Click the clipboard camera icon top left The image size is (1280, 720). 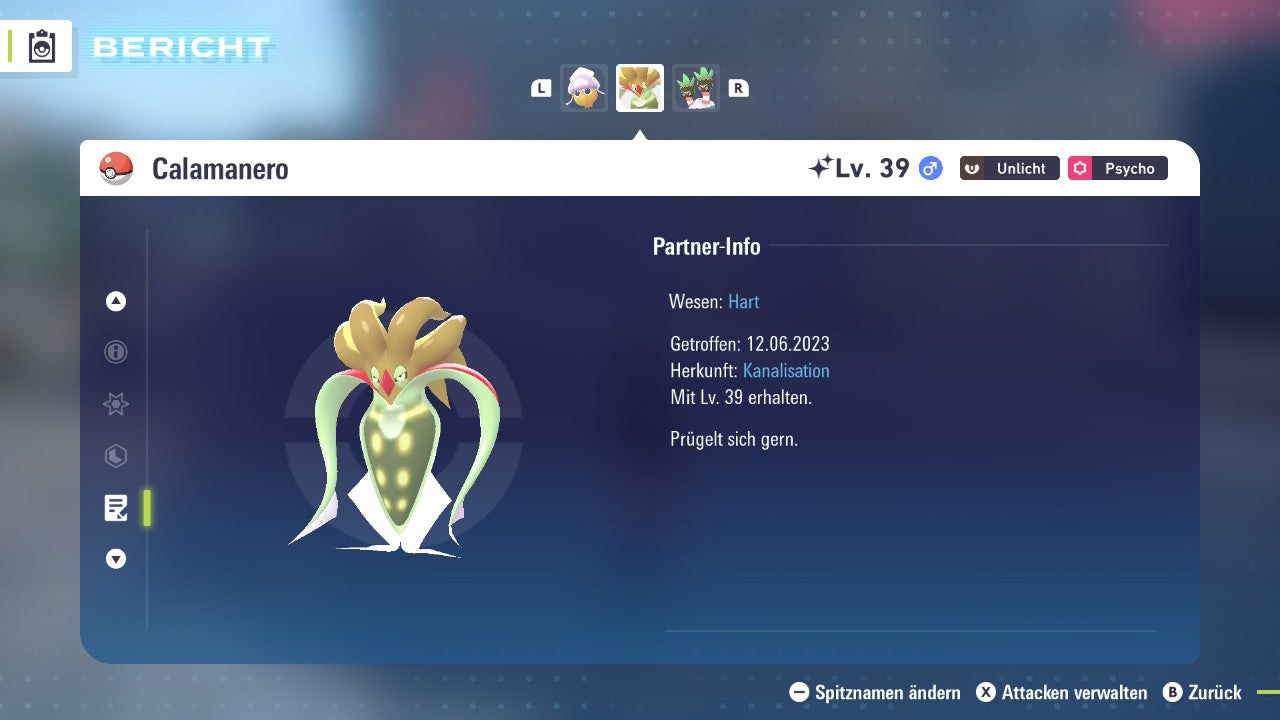pos(40,46)
